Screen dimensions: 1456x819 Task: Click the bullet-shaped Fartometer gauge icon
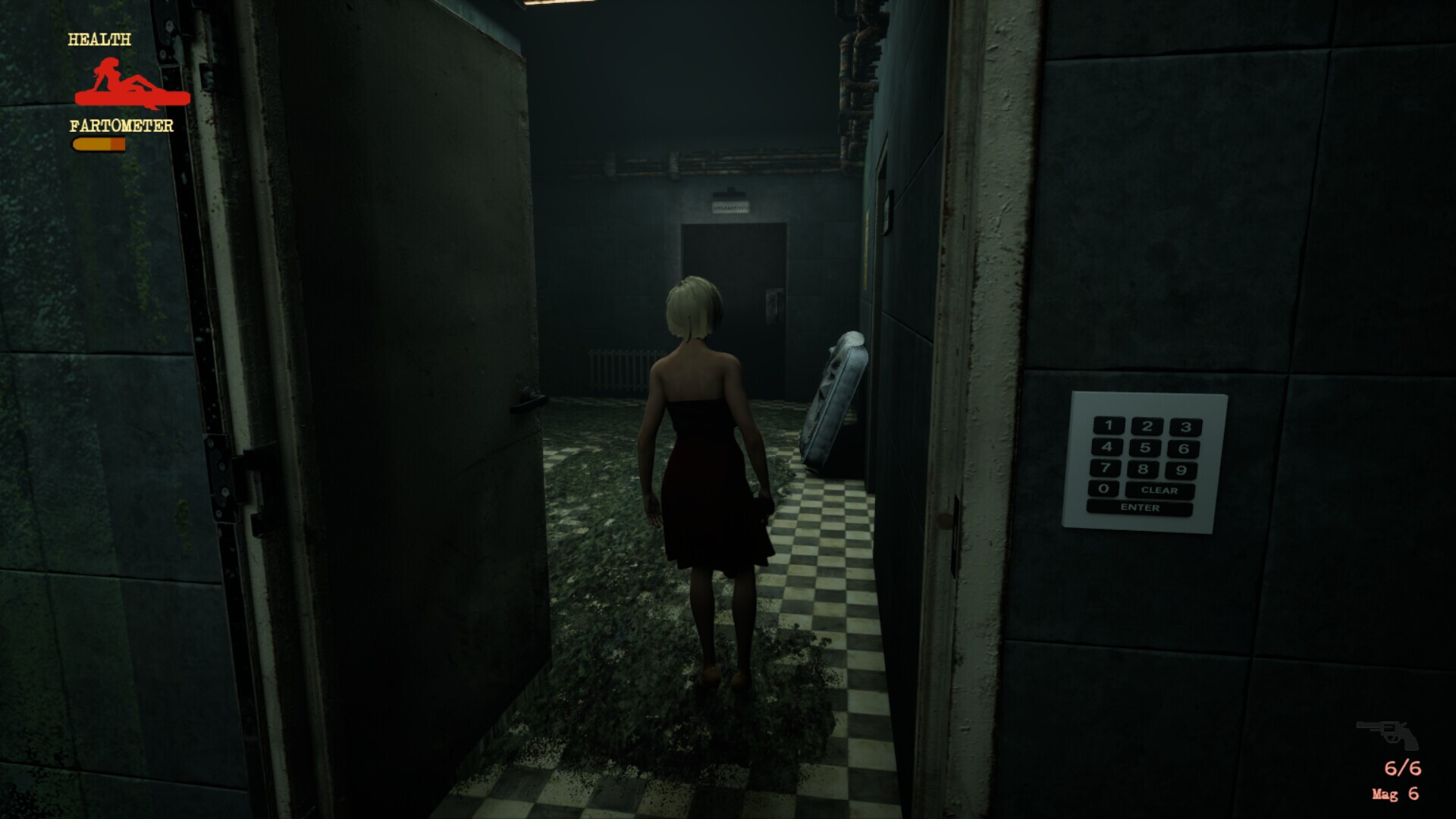click(x=101, y=143)
